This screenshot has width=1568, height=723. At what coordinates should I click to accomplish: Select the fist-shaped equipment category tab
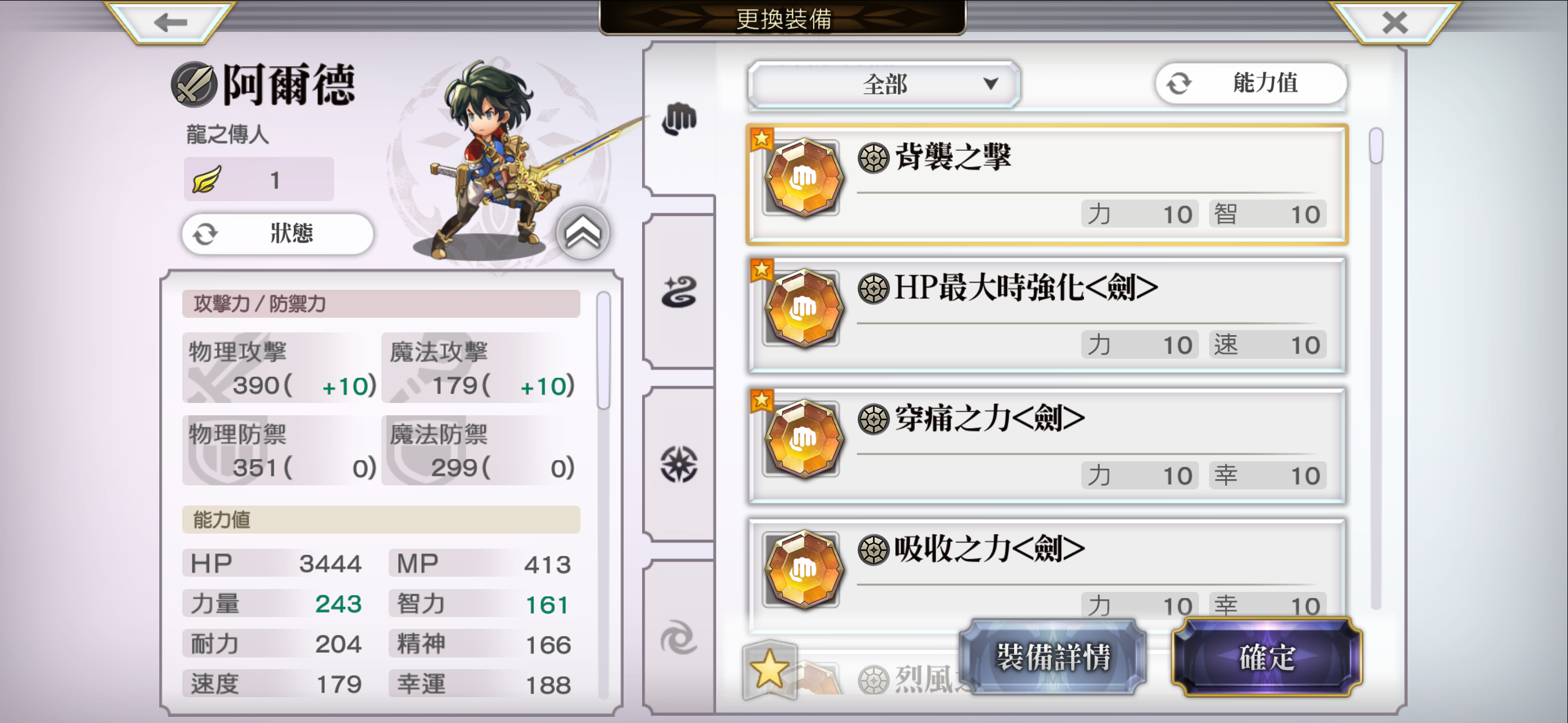(x=680, y=121)
